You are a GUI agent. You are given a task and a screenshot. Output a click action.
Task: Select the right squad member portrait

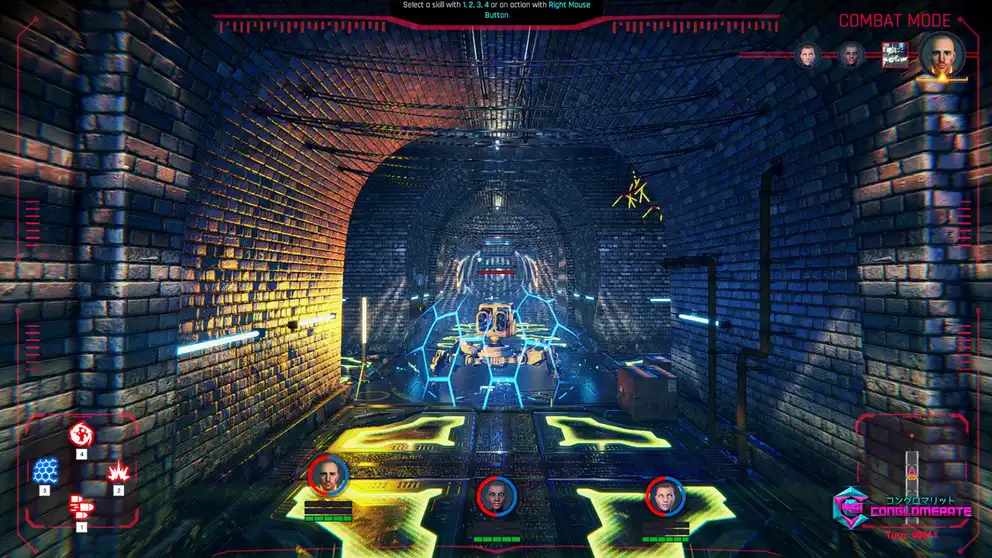664,496
